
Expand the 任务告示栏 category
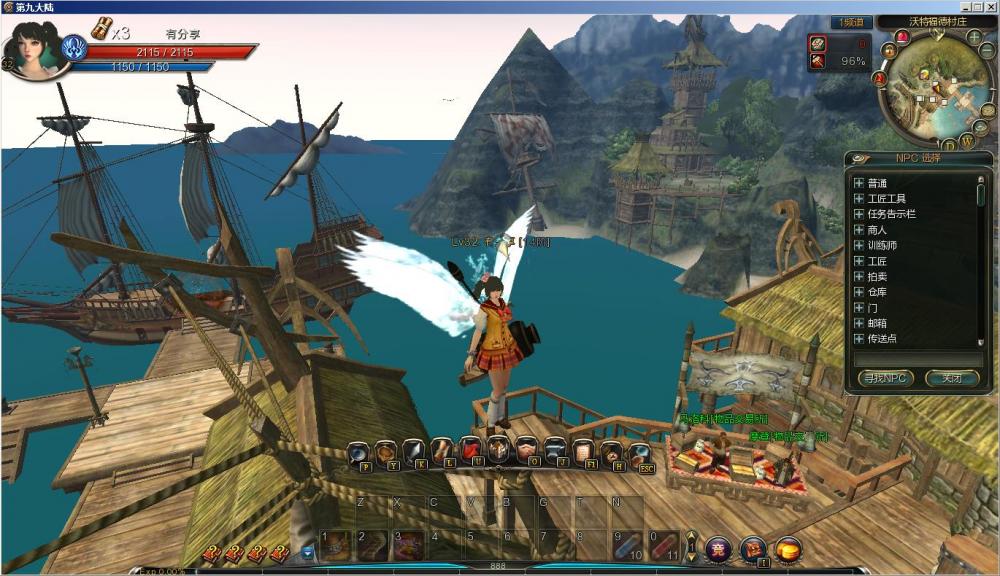[858, 214]
